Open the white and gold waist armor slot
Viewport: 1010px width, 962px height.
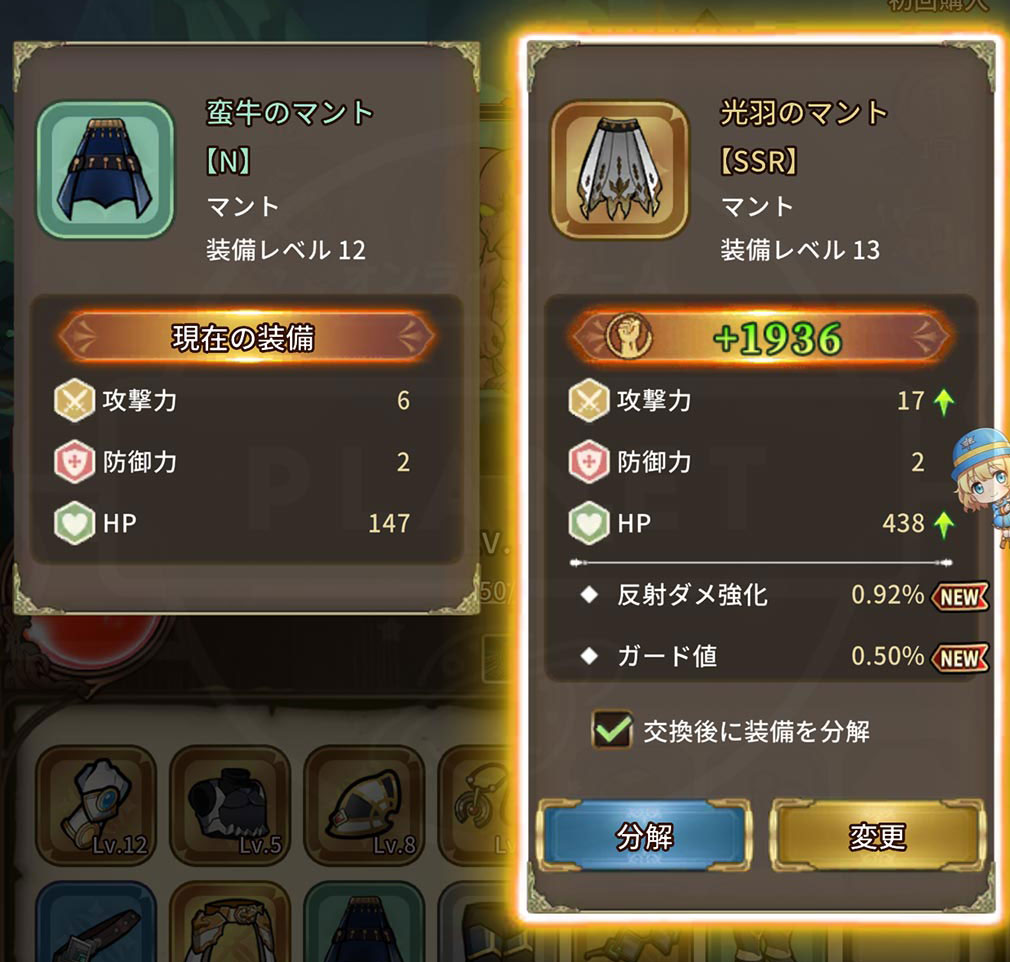click(230, 925)
